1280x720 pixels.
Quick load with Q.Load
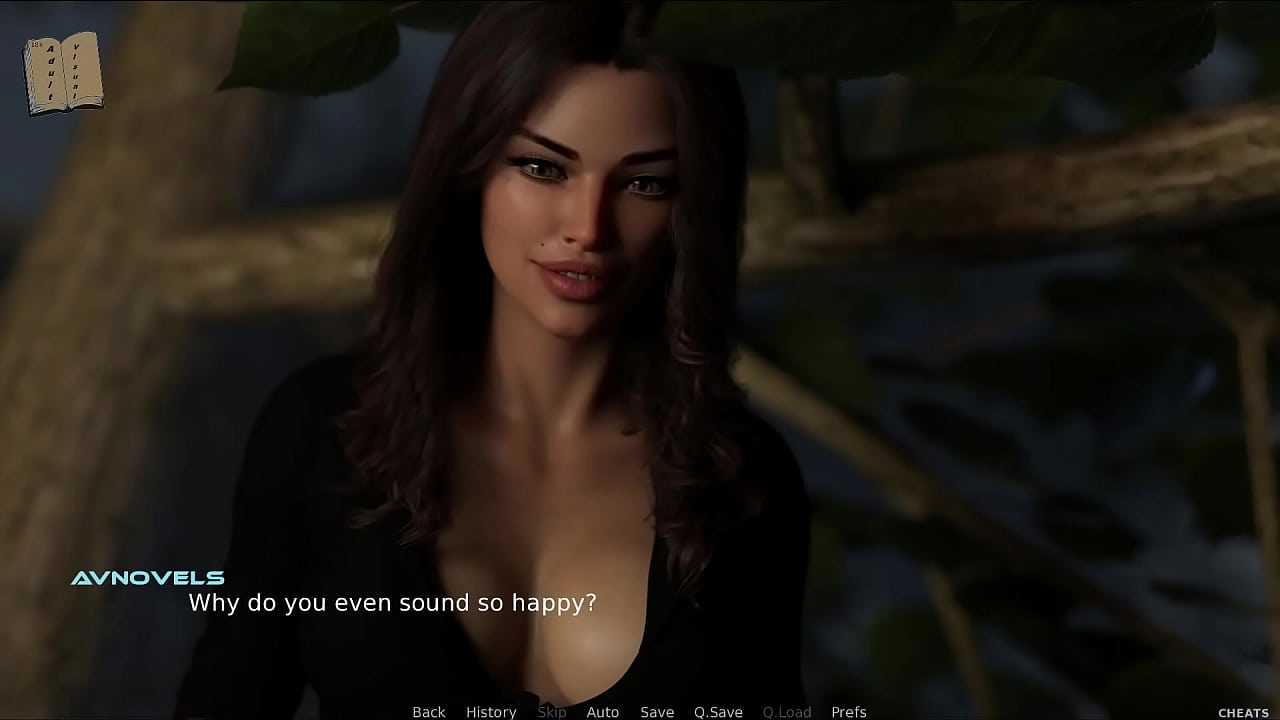coord(787,712)
